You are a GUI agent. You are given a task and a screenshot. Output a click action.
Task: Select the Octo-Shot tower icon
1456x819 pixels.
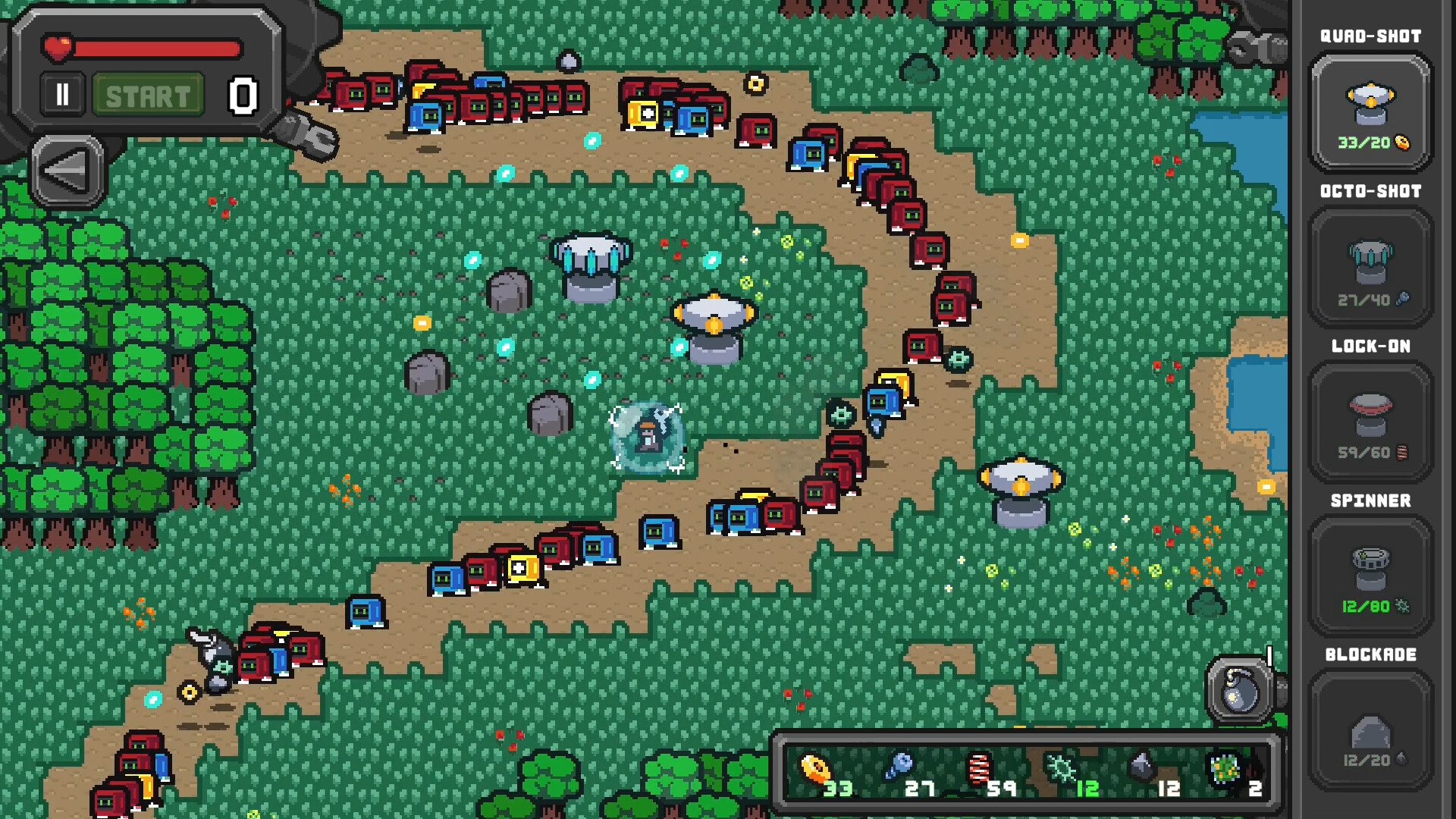tap(1370, 265)
